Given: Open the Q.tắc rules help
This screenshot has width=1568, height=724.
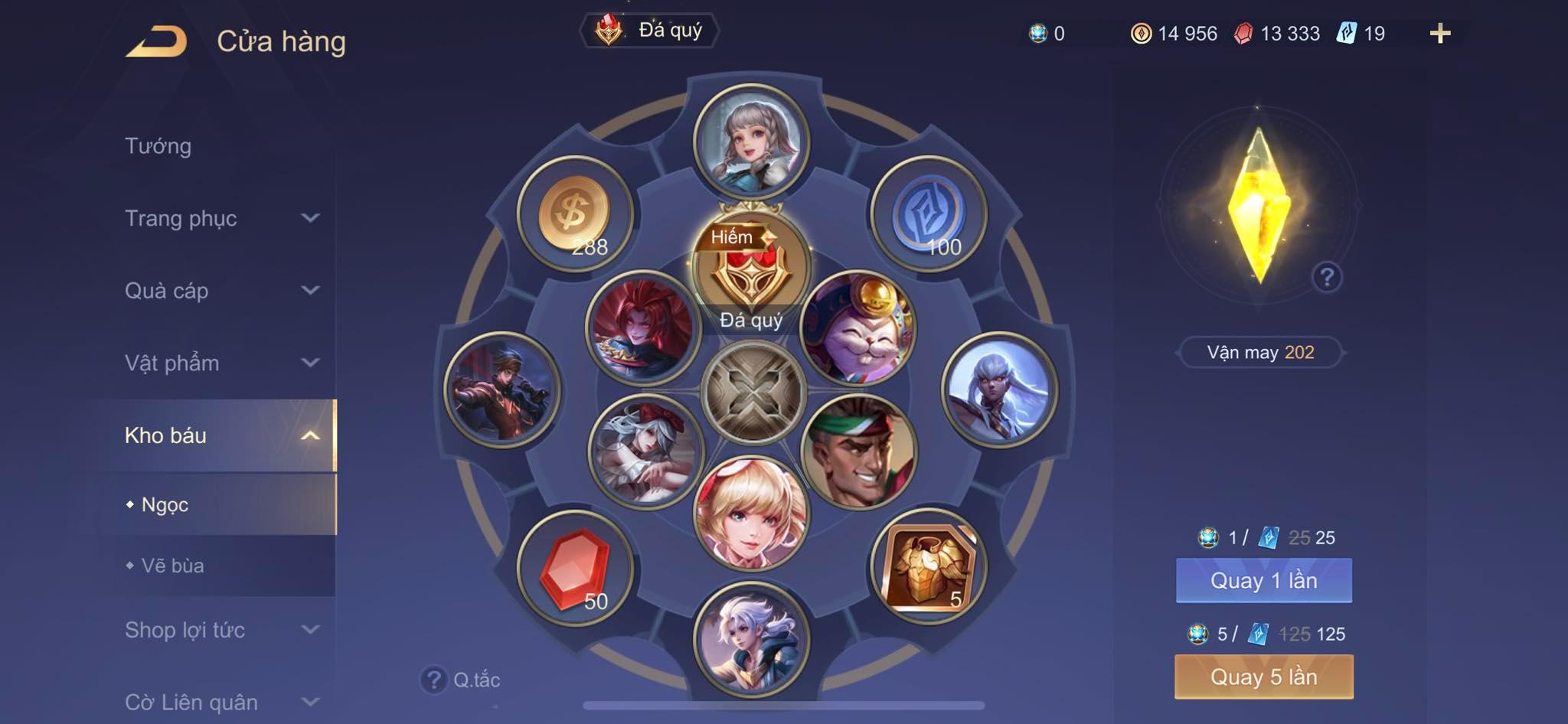Looking at the screenshot, I should [x=461, y=680].
